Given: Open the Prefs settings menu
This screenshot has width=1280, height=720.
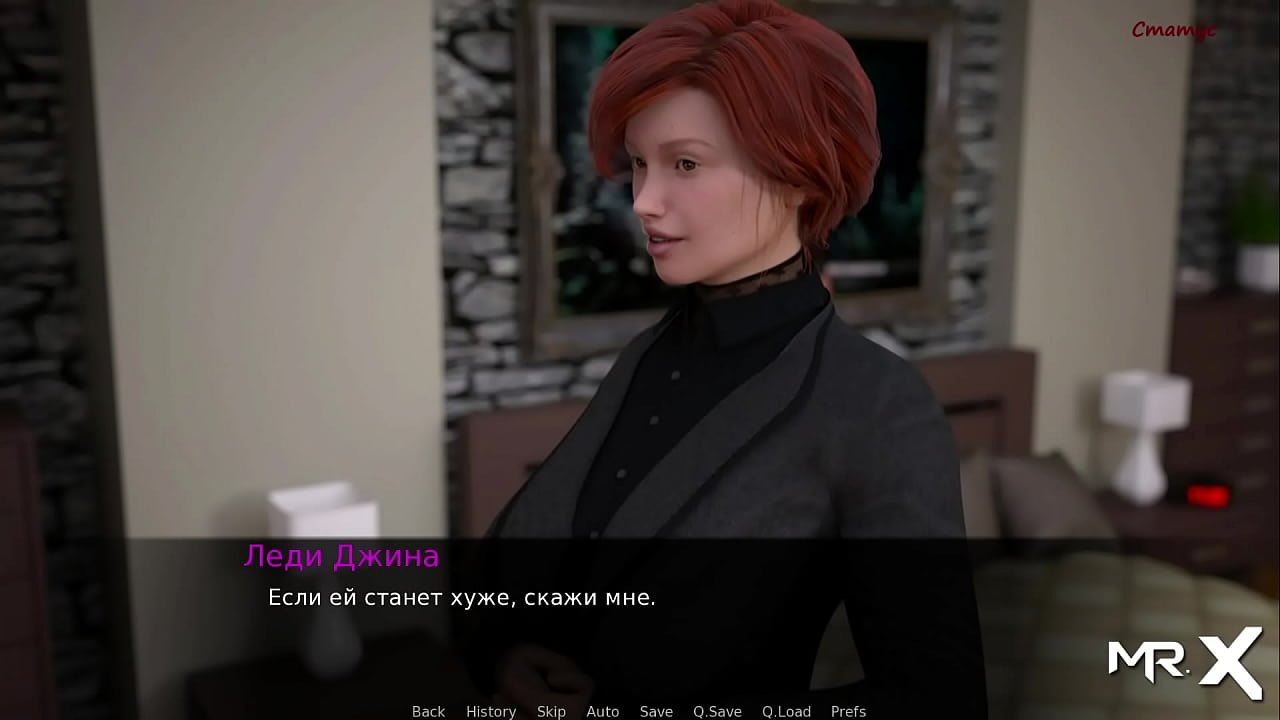Looking at the screenshot, I should click(849, 711).
